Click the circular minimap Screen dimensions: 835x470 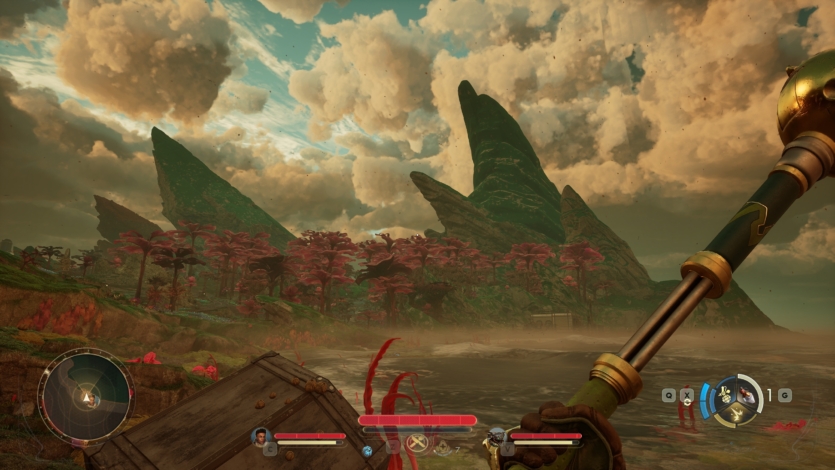coord(85,396)
